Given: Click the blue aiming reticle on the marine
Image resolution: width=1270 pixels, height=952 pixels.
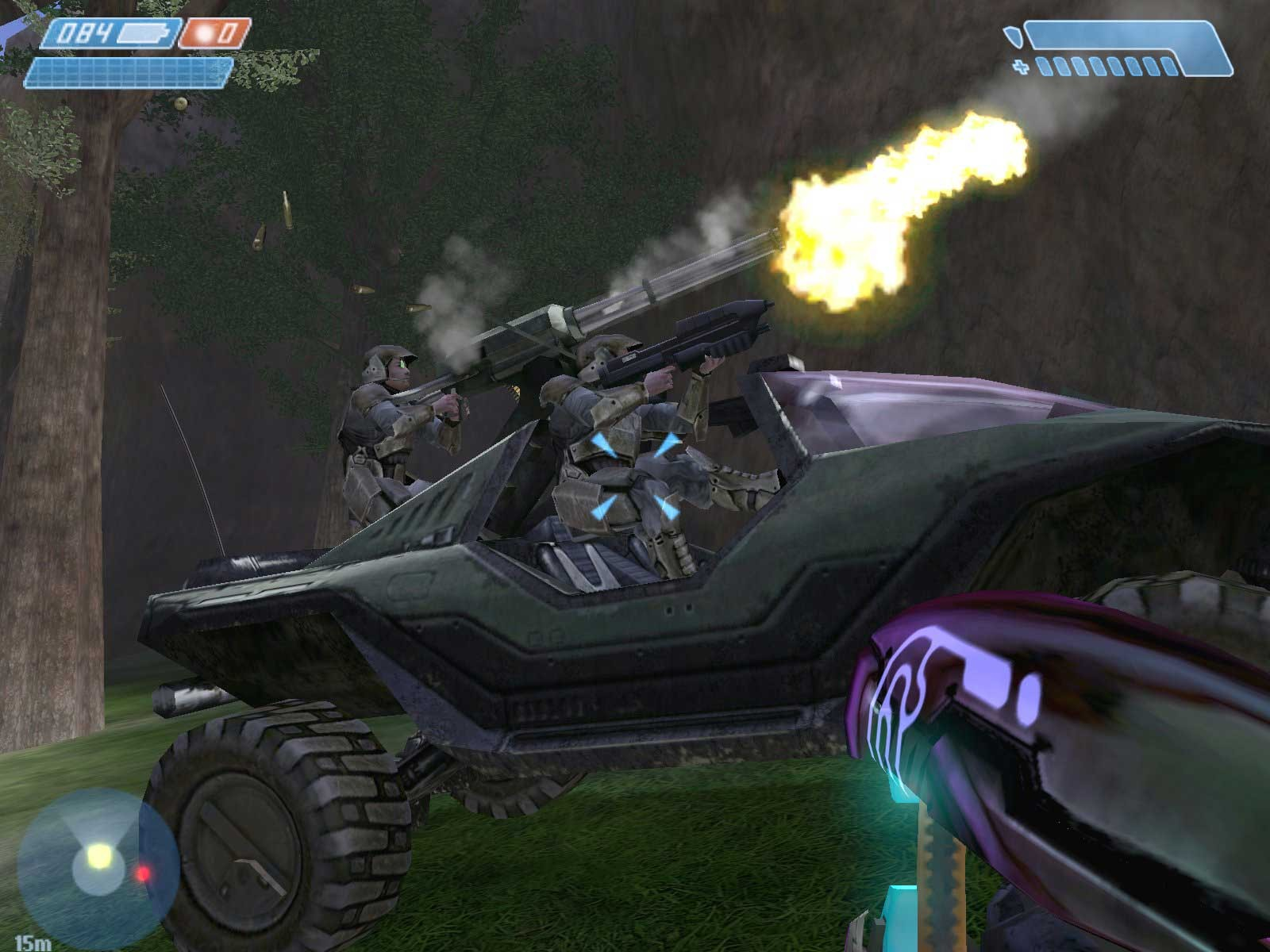Looking at the screenshot, I should (x=633, y=474).
